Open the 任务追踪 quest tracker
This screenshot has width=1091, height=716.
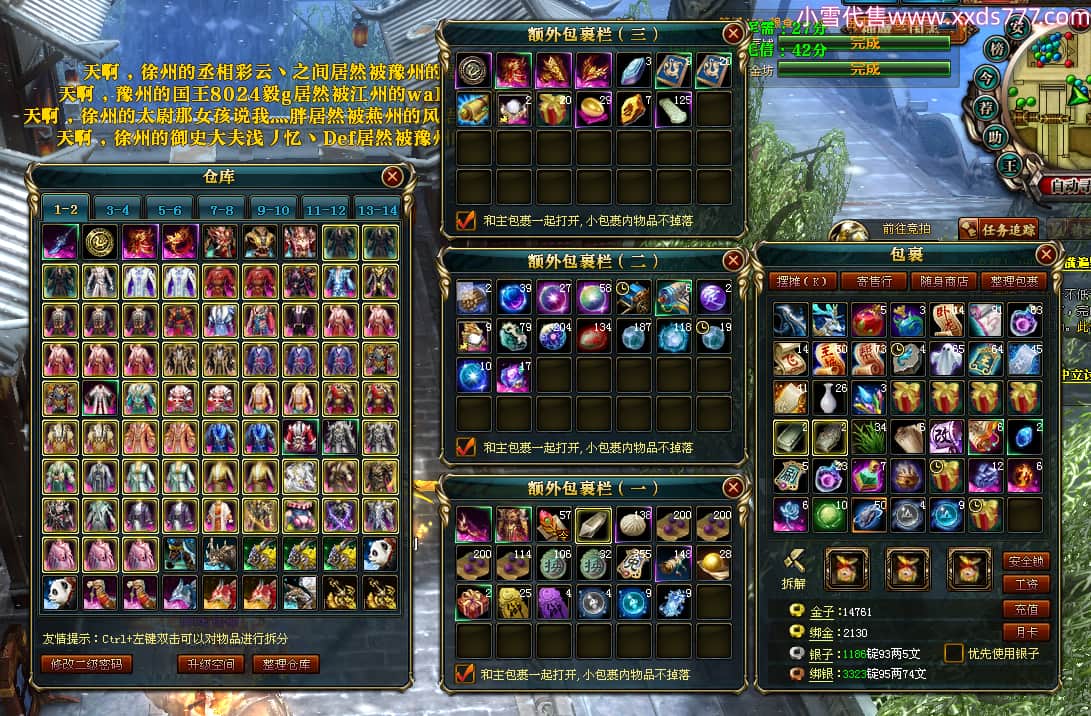pyautogui.click(x=997, y=229)
